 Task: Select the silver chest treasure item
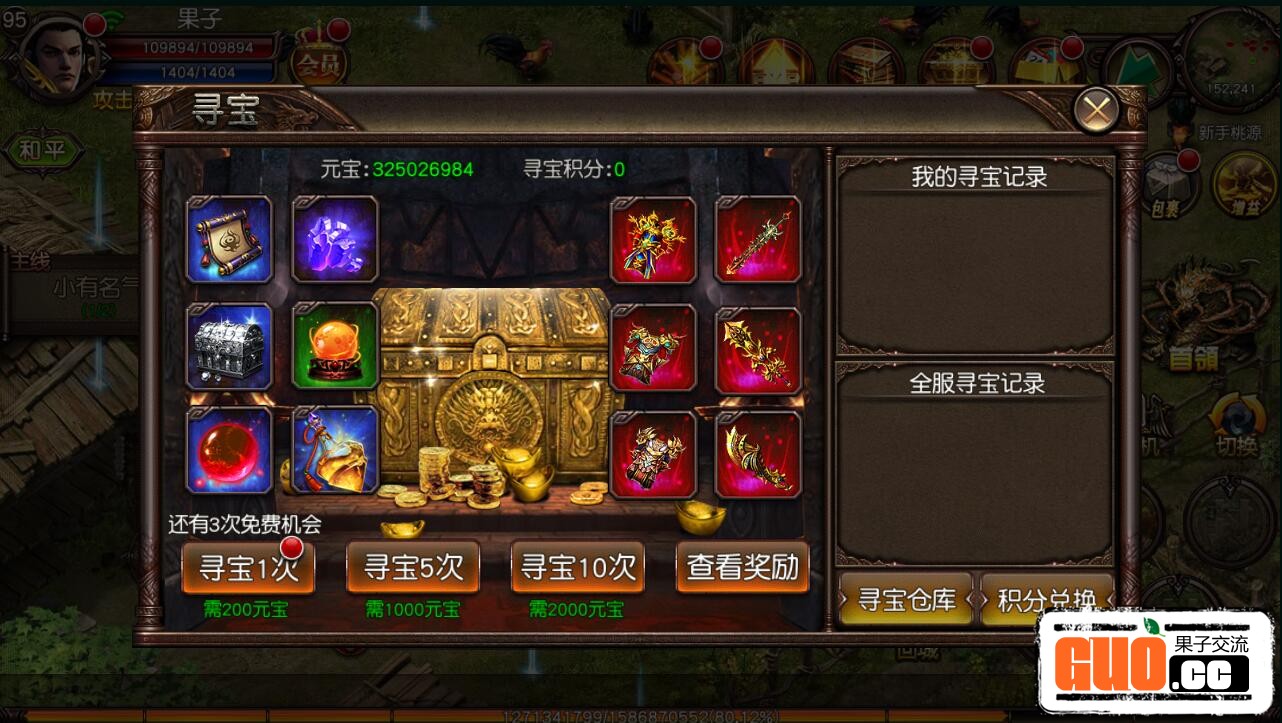pos(228,346)
